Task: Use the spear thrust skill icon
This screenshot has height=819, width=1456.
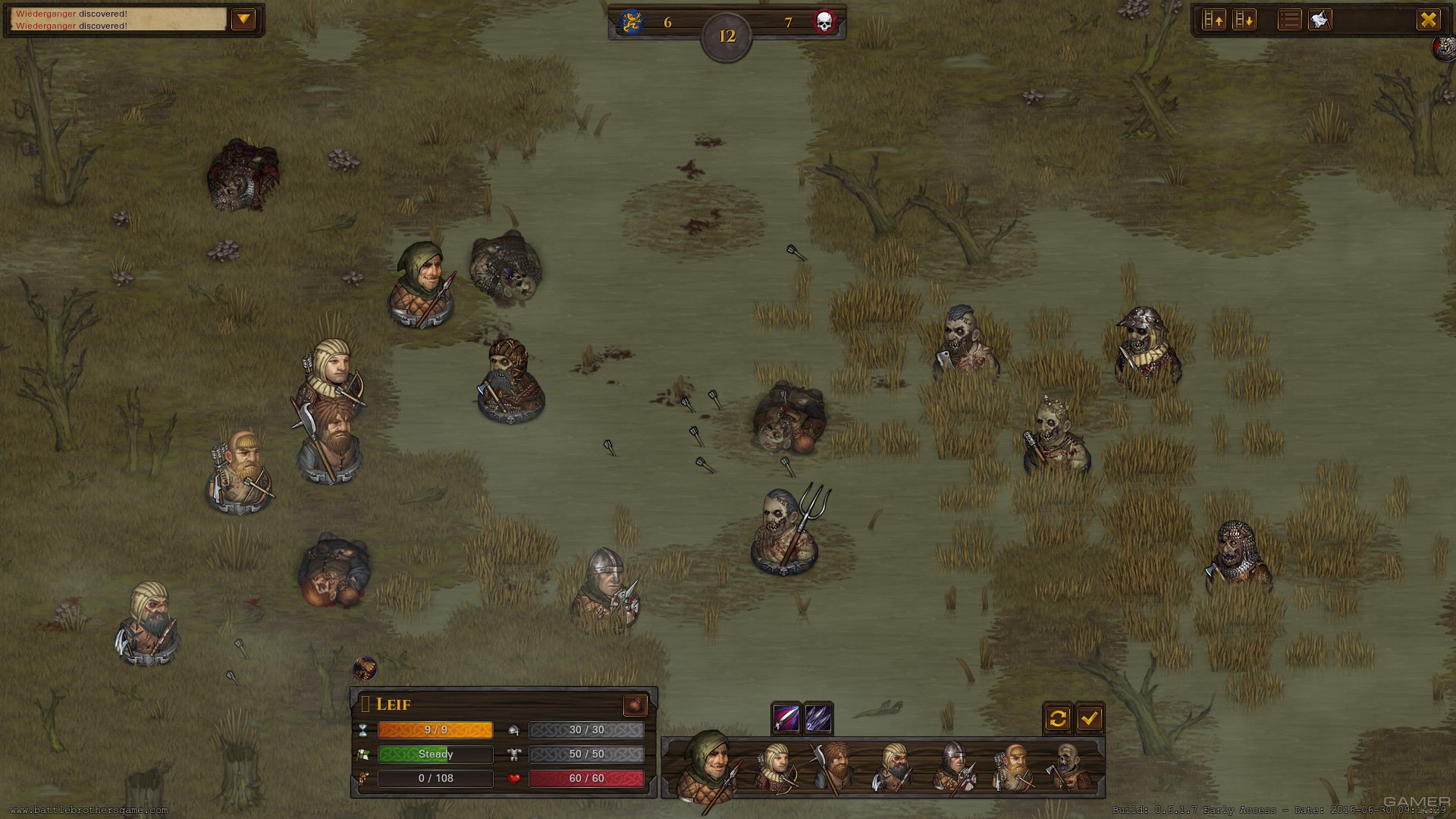Action: click(x=786, y=717)
